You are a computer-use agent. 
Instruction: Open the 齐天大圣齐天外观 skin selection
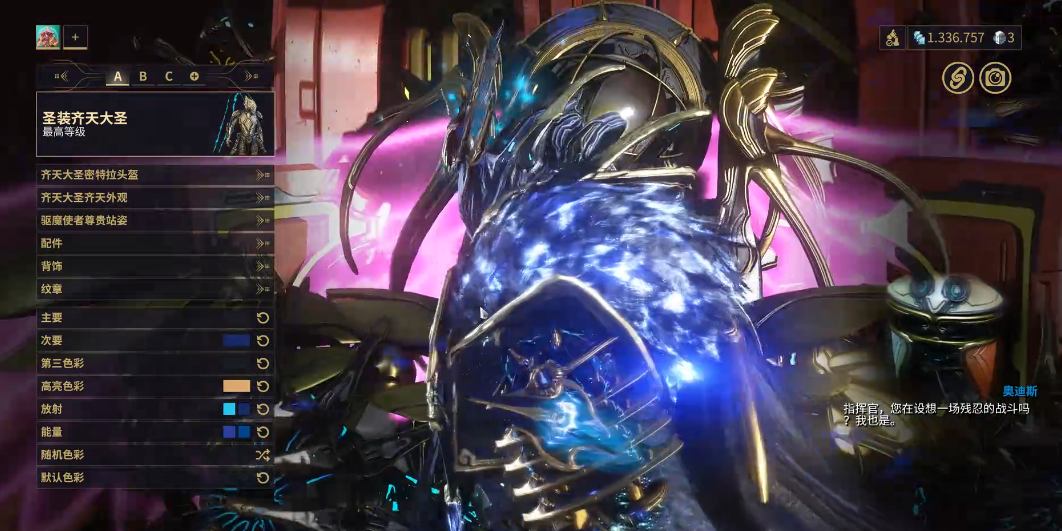tap(155, 197)
